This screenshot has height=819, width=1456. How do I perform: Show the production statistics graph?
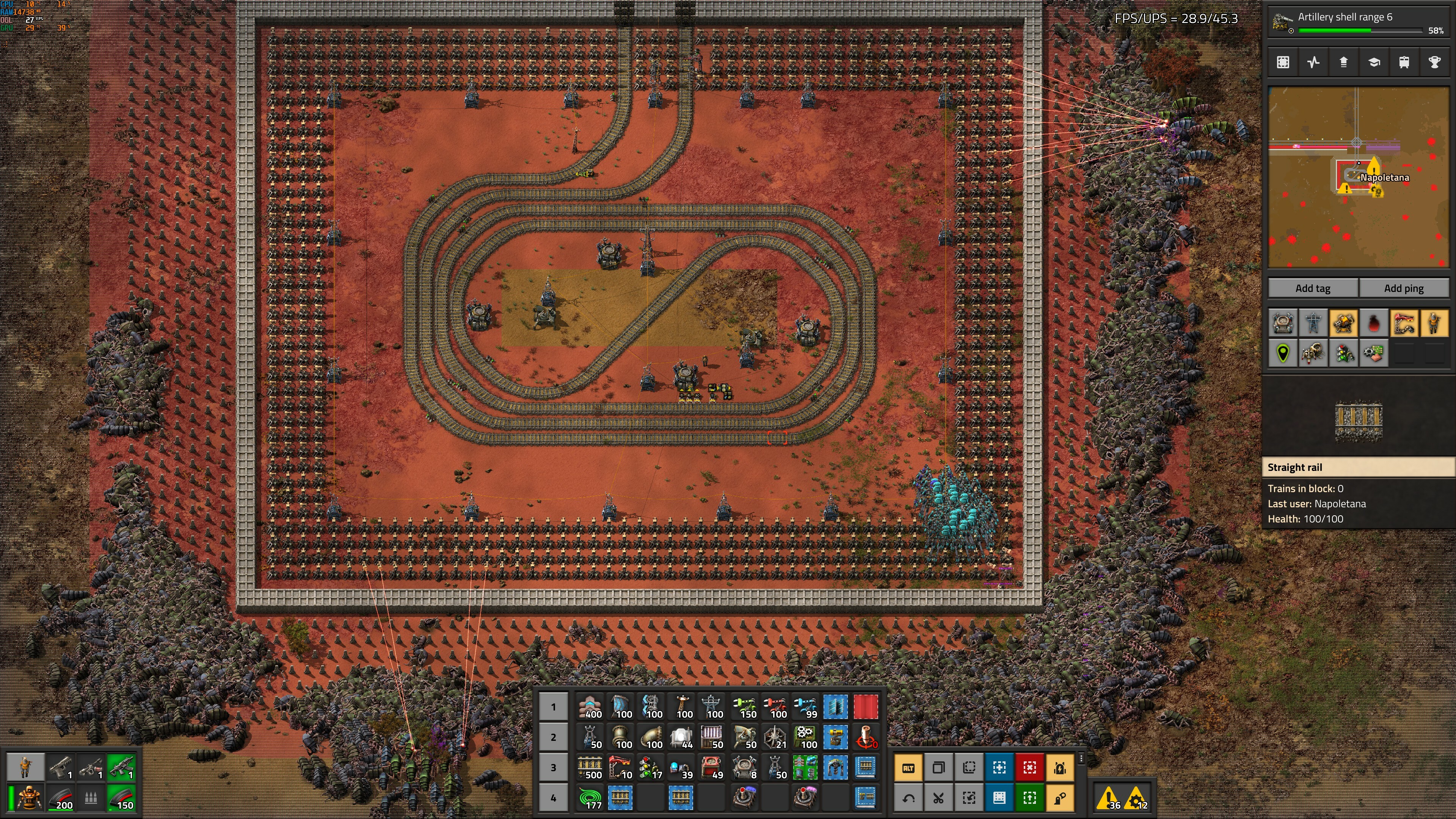click(1313, 62)
